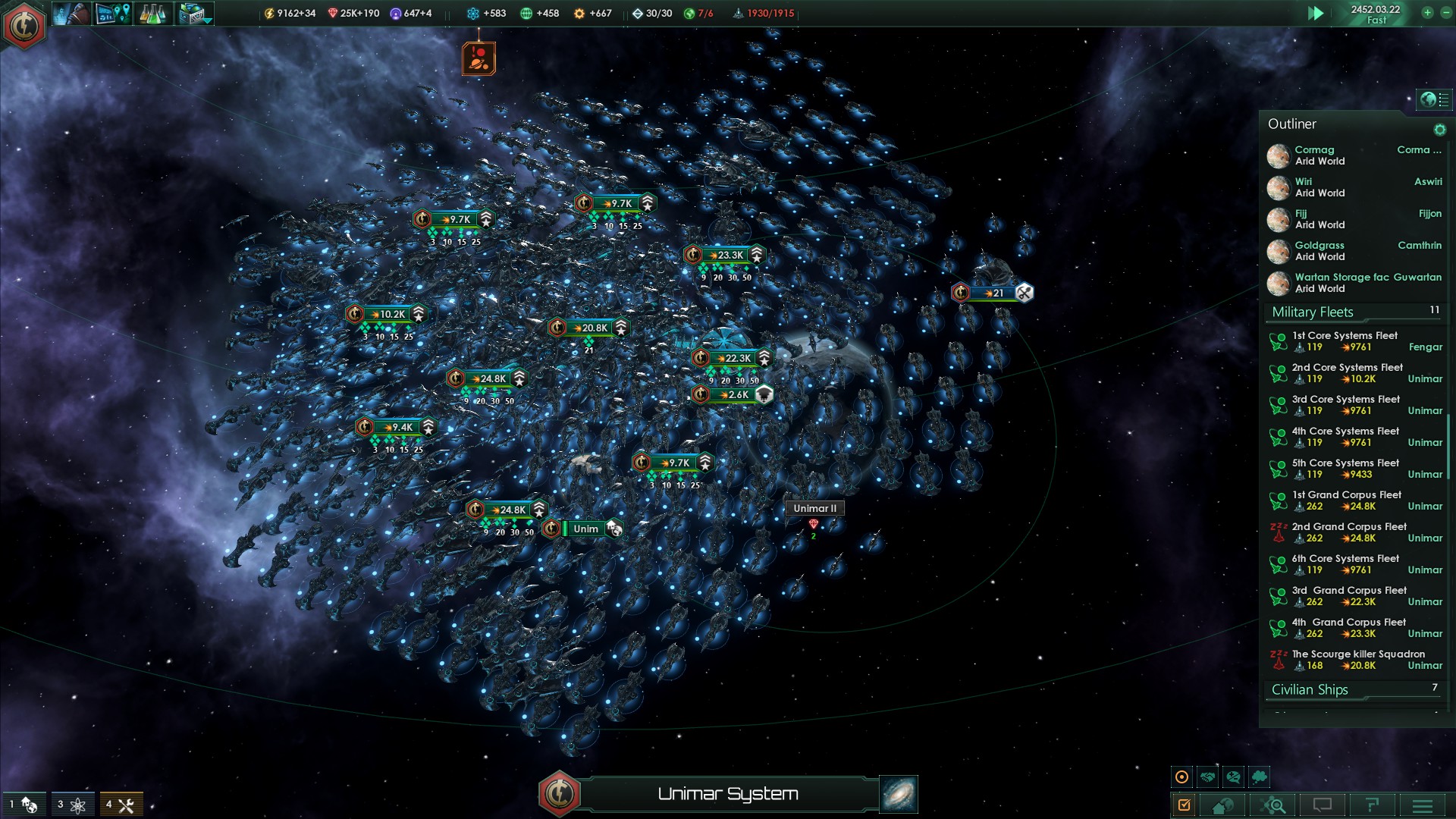Open the hamburger main menu button
Viewport: 1456px width, 819px height.
[x=1422, y=805]
